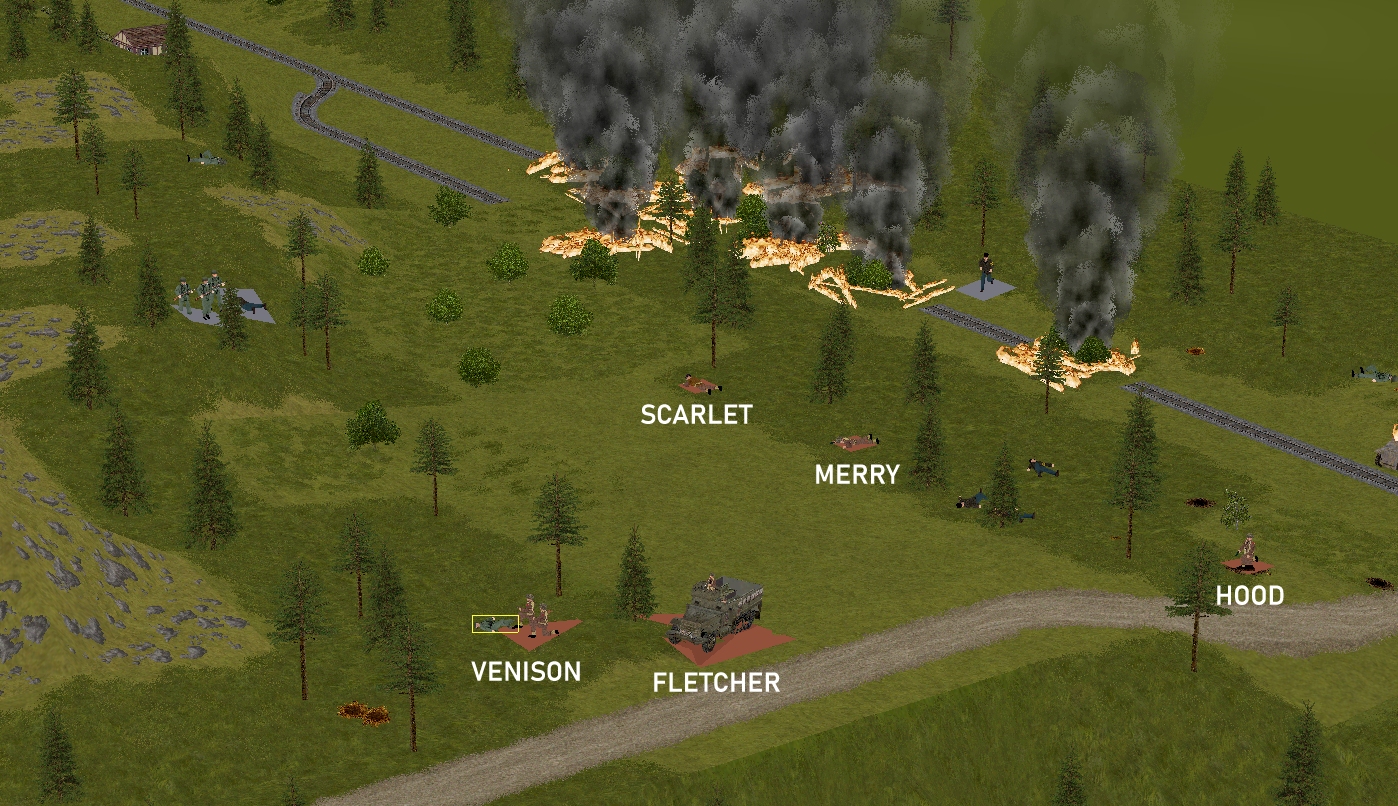Image resolution: width=1398 pixels, height=806 pixels.
Task: Select the unit labeled MERRY
Action: point(855,441)
